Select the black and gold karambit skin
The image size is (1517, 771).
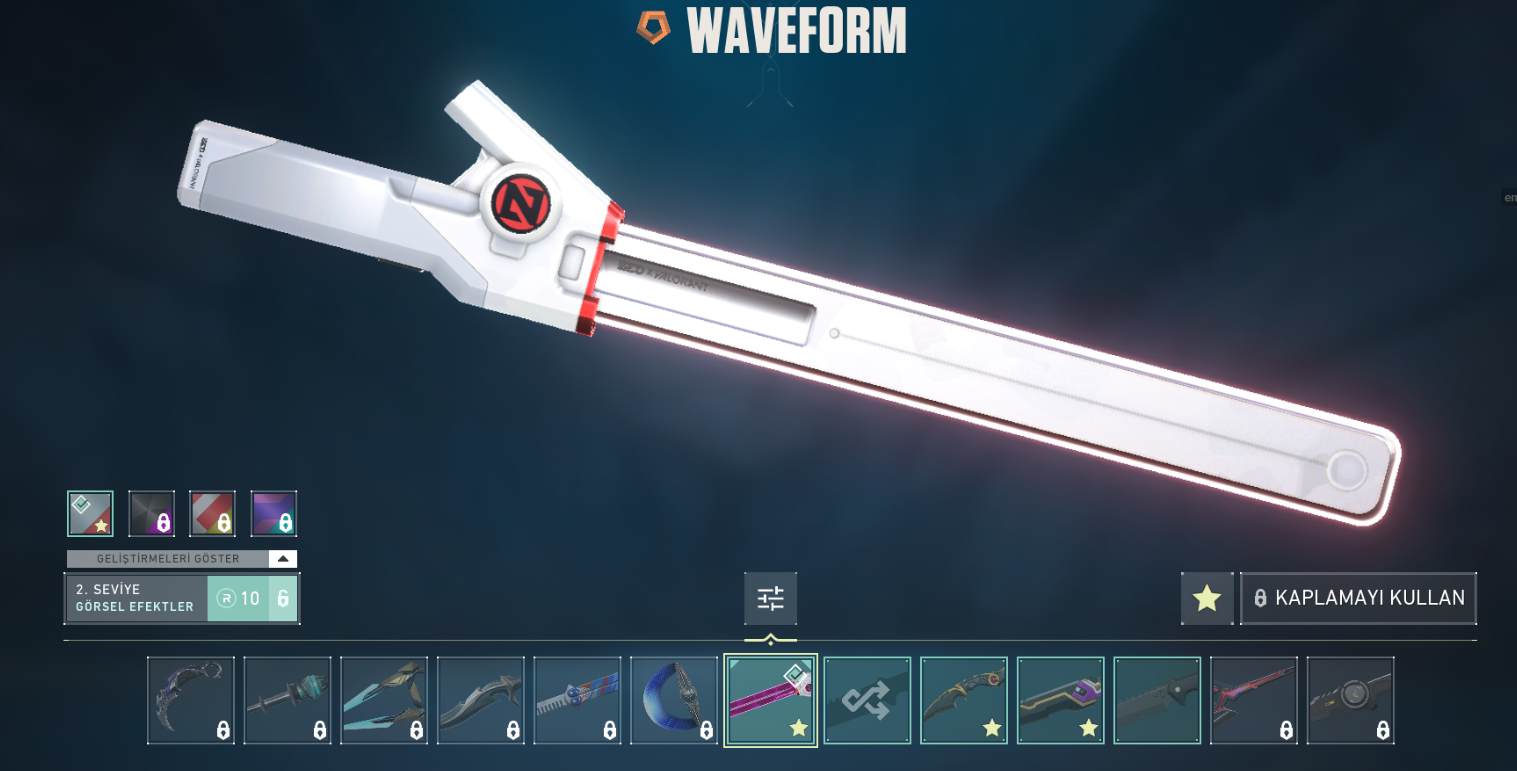[964, 700]
